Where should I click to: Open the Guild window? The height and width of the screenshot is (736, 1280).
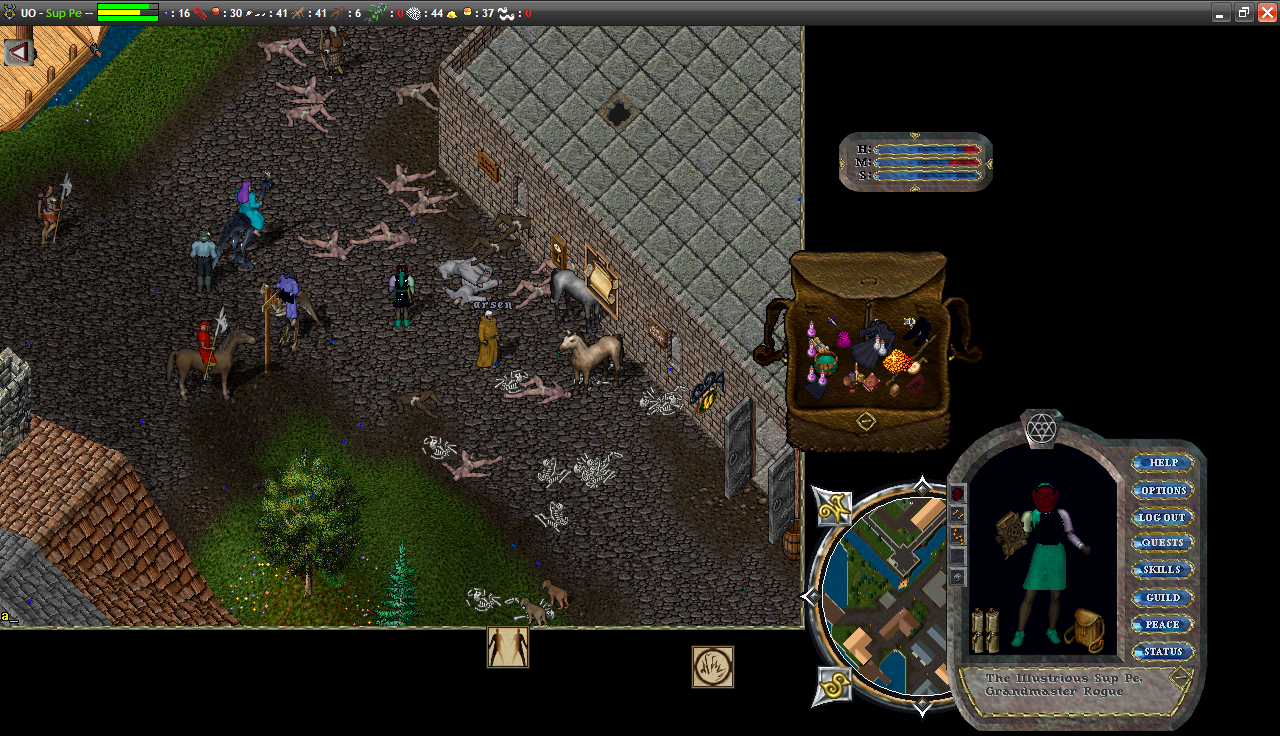coord(1163,597)
